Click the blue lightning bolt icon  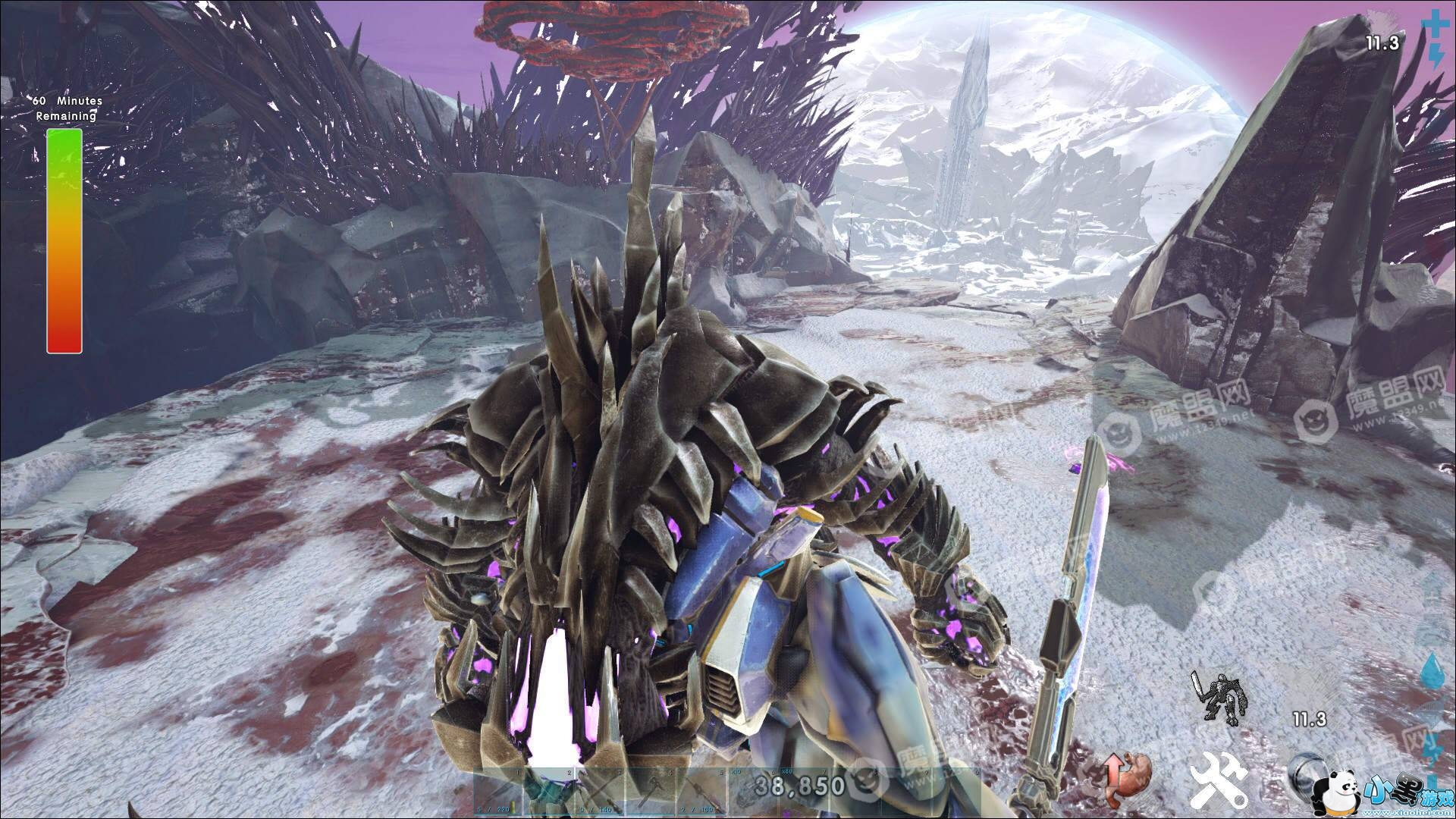tap(1436, 55)
